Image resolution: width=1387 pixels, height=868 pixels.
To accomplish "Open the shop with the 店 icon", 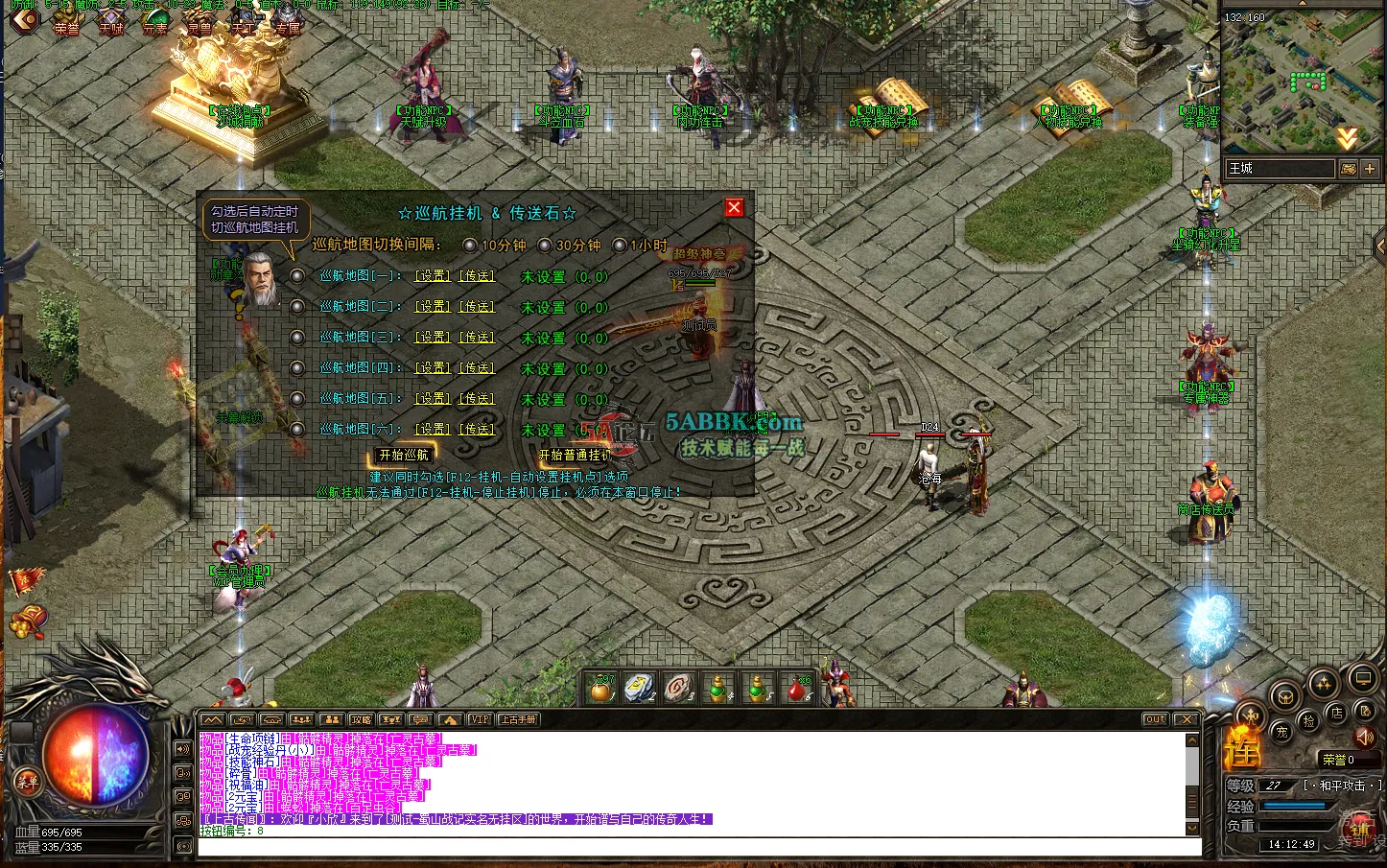I will (1337, 714).
